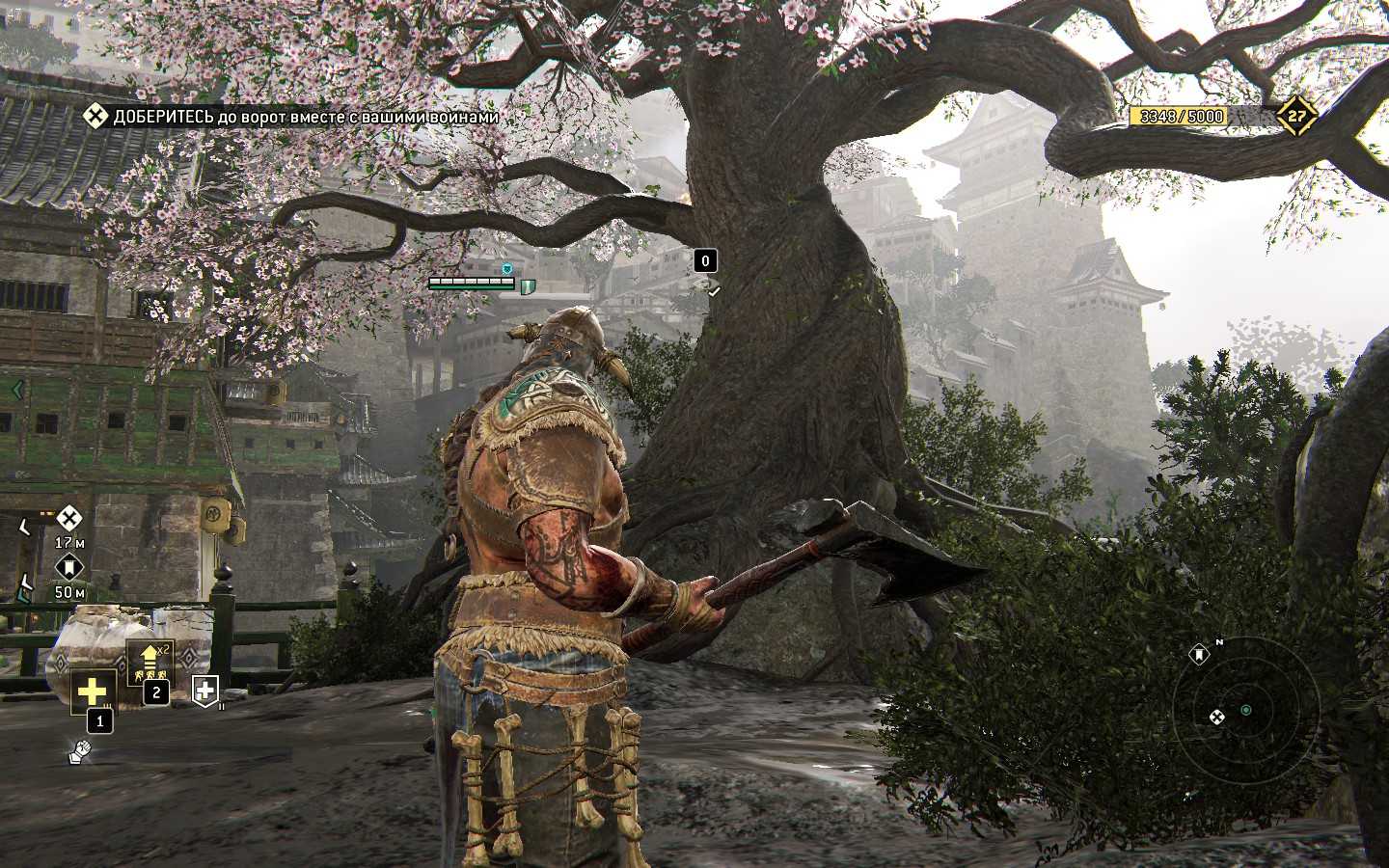Click the crossed-arrows marker on the minimap

coord(1216,717)
